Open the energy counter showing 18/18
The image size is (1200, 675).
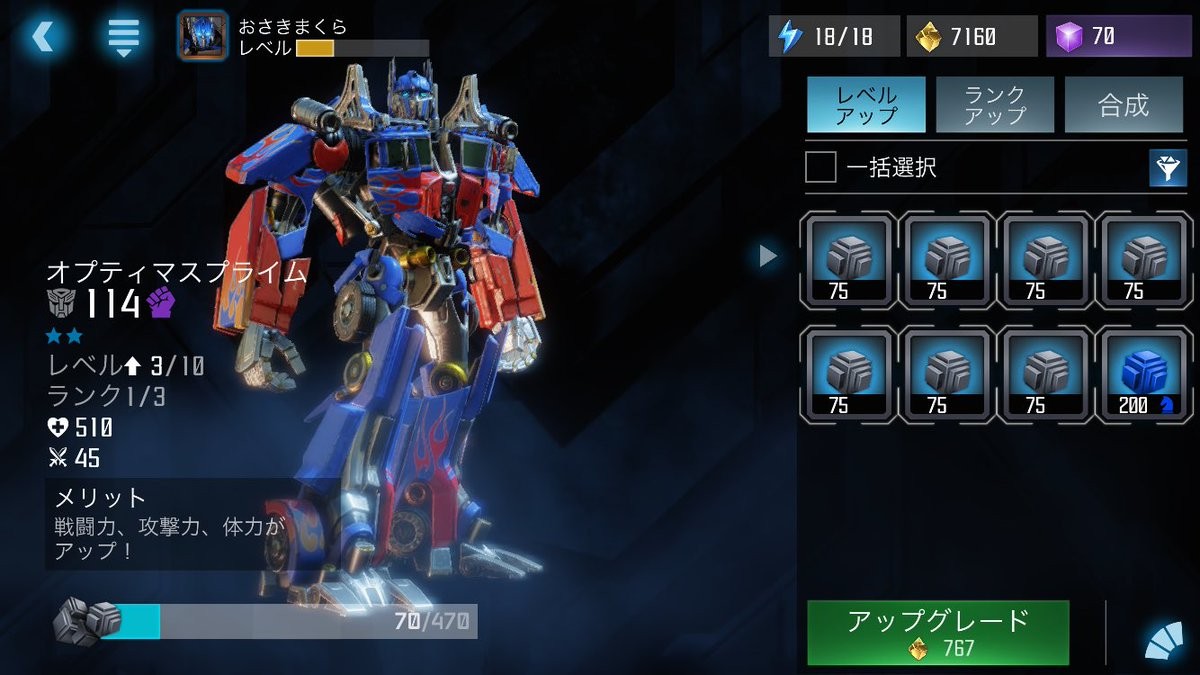coord(834,37)
